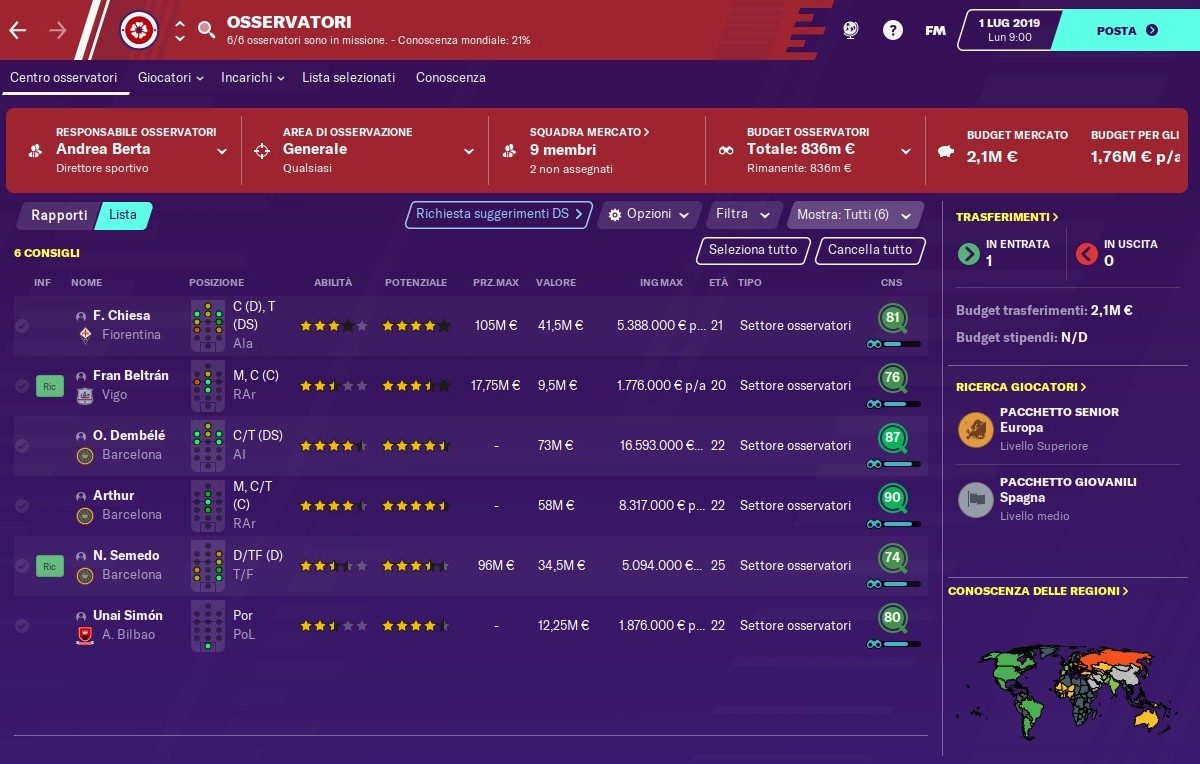Click the Cancella tutto button
1200x764 pixels.
pyautogui.click(x=870, y=250)
